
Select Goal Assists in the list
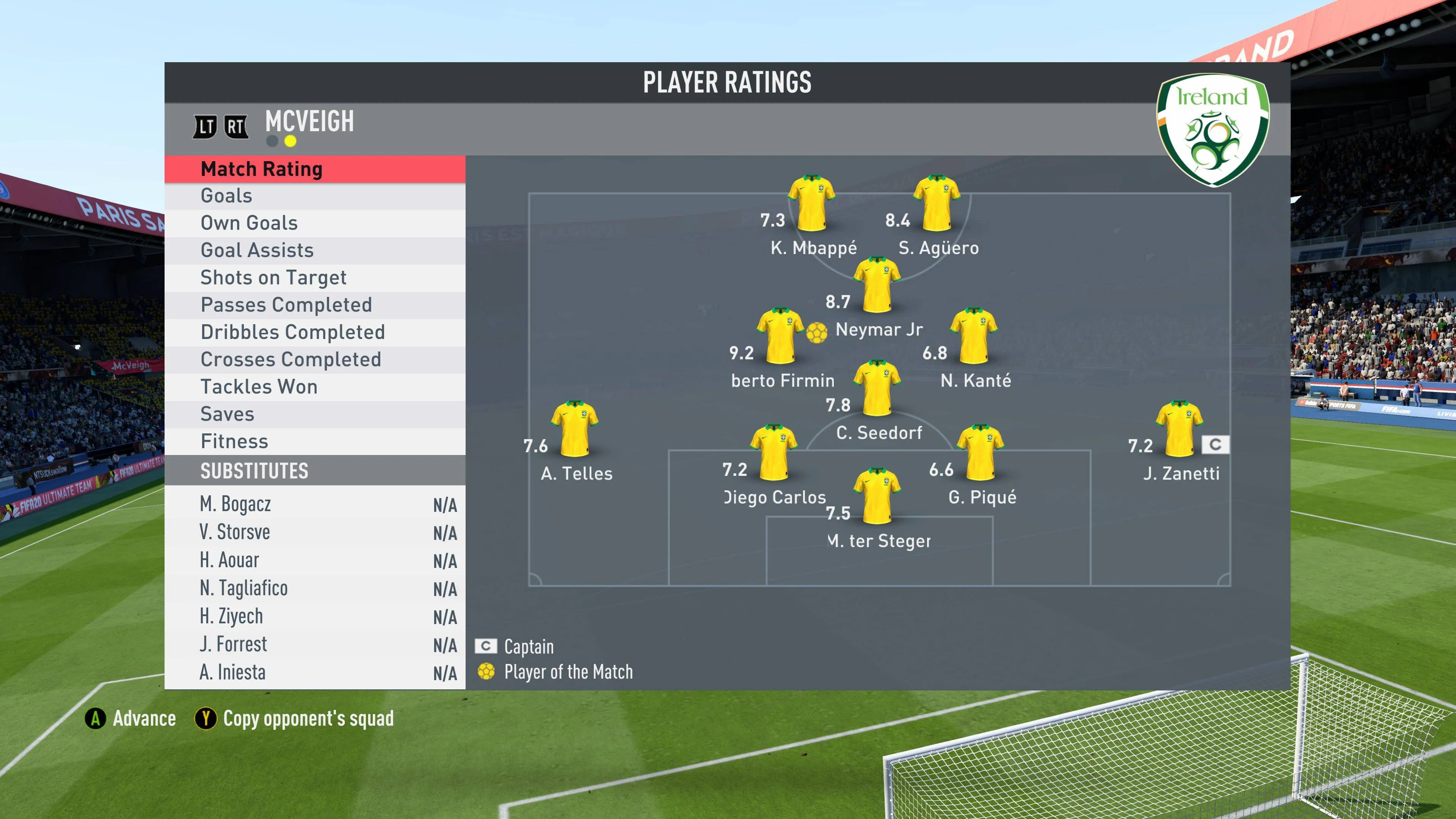(x=315, y=250)
